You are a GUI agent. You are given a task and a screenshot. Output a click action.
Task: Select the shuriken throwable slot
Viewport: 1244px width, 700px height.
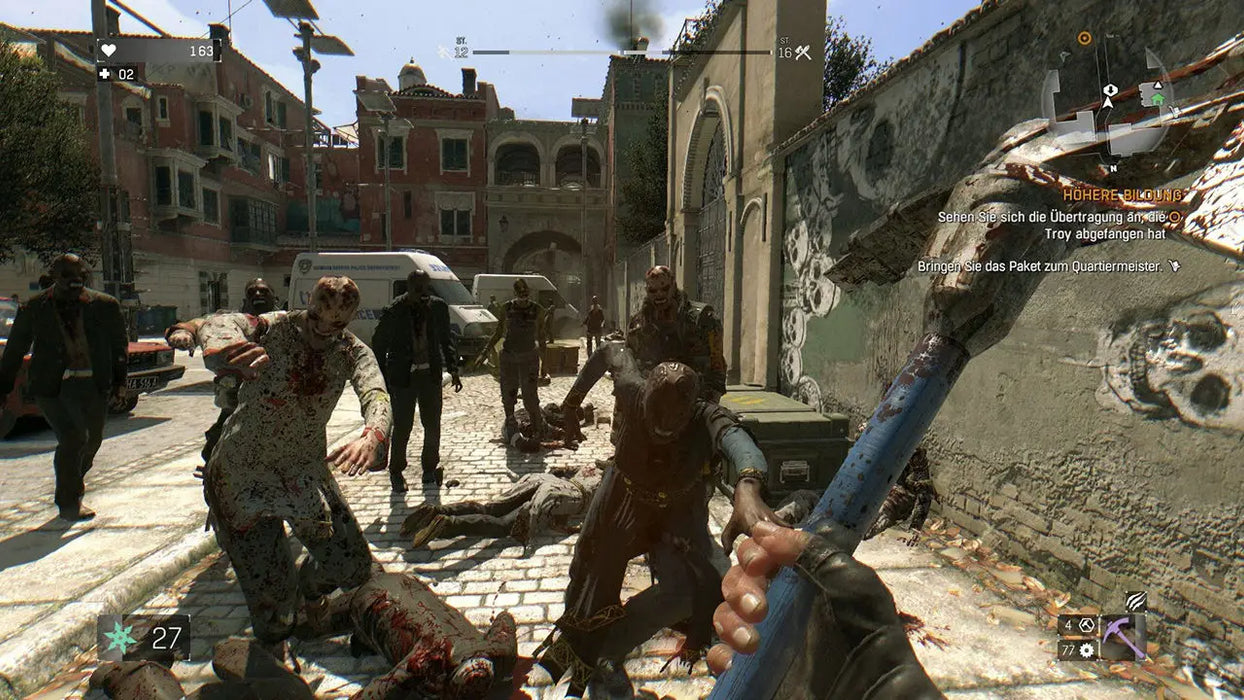tap(121, 637)
